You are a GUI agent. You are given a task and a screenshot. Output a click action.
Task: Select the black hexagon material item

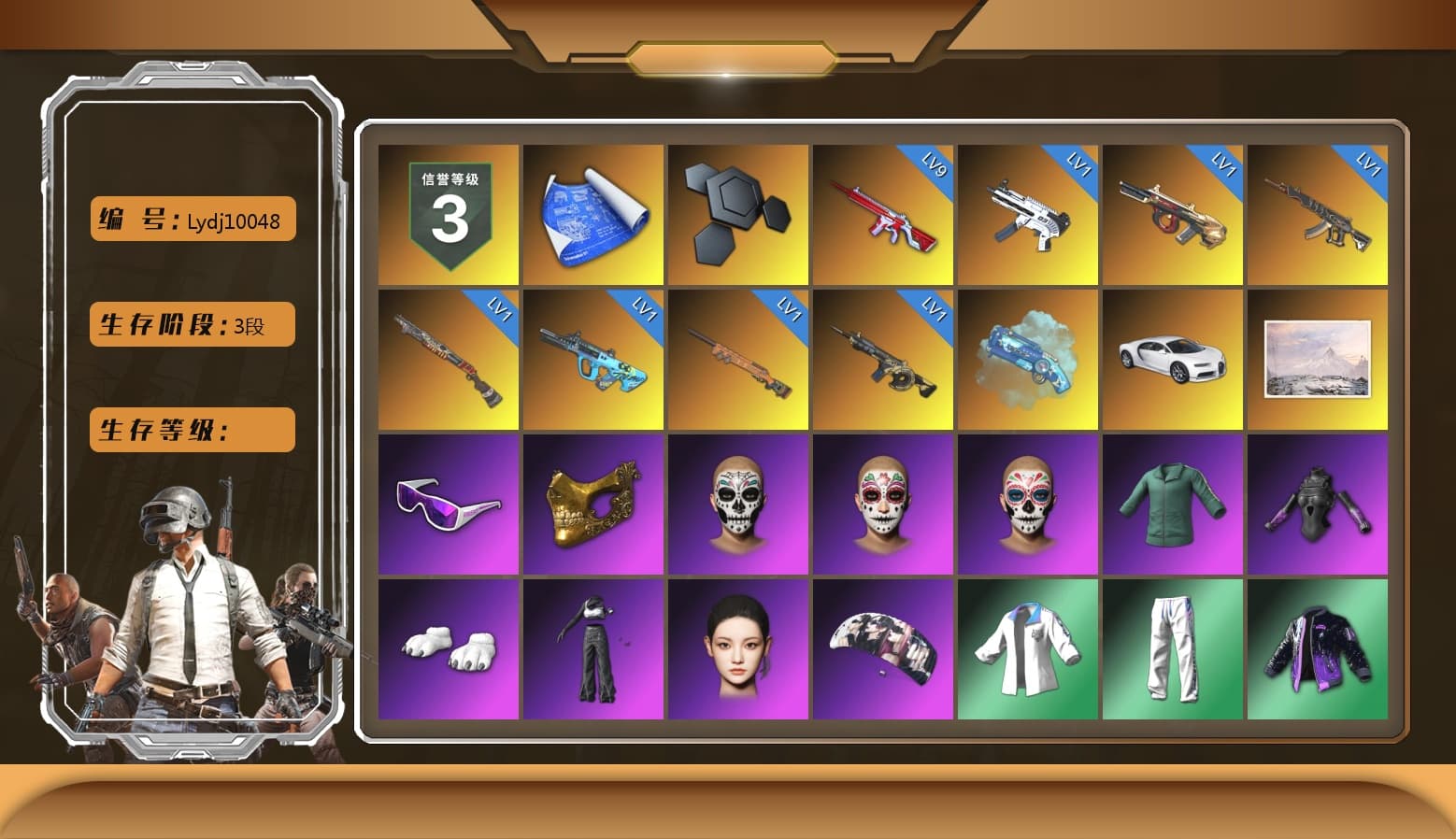click(x=737, y=213)
